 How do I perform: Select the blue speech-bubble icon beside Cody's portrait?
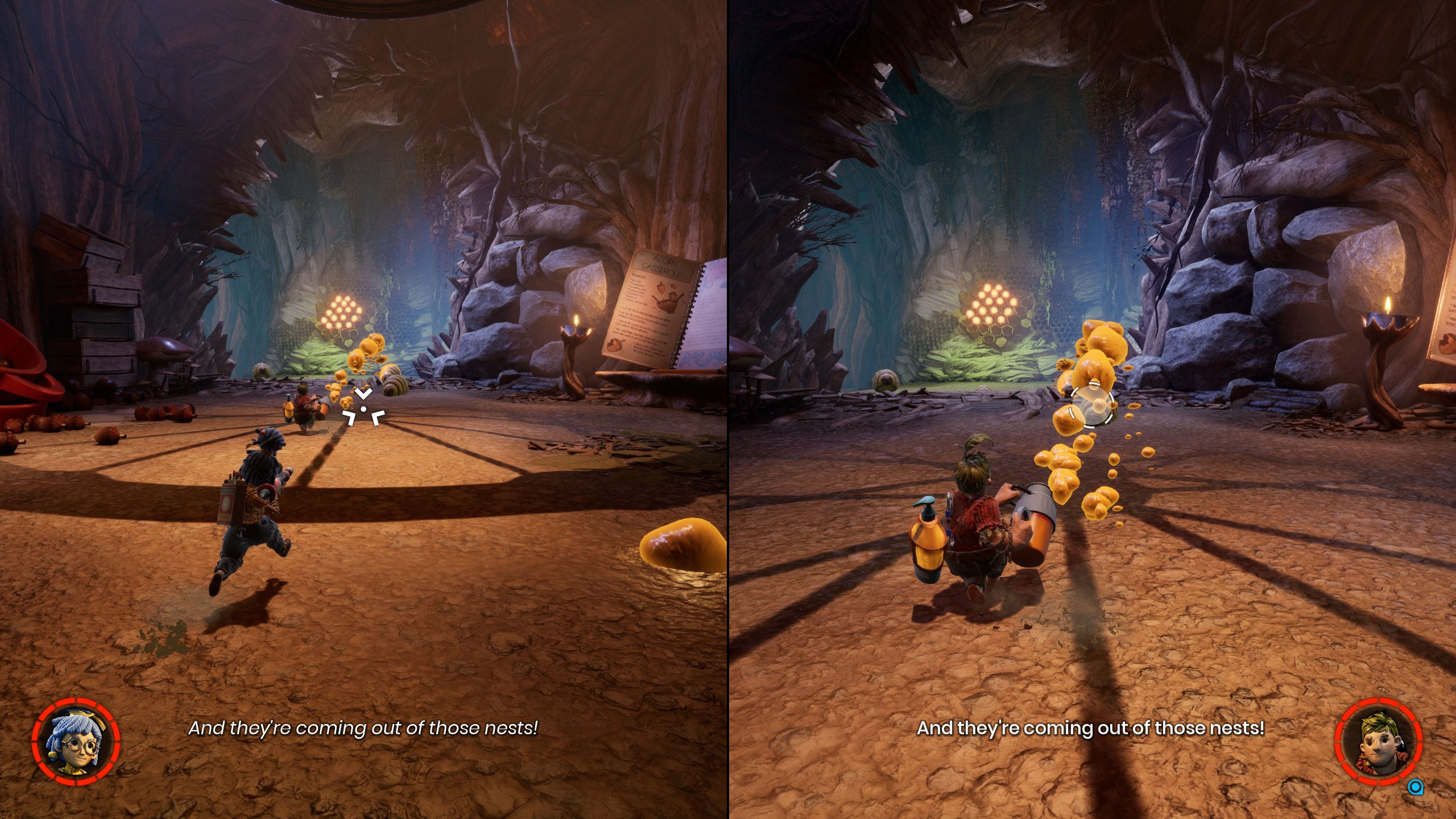click(1415, 787)
